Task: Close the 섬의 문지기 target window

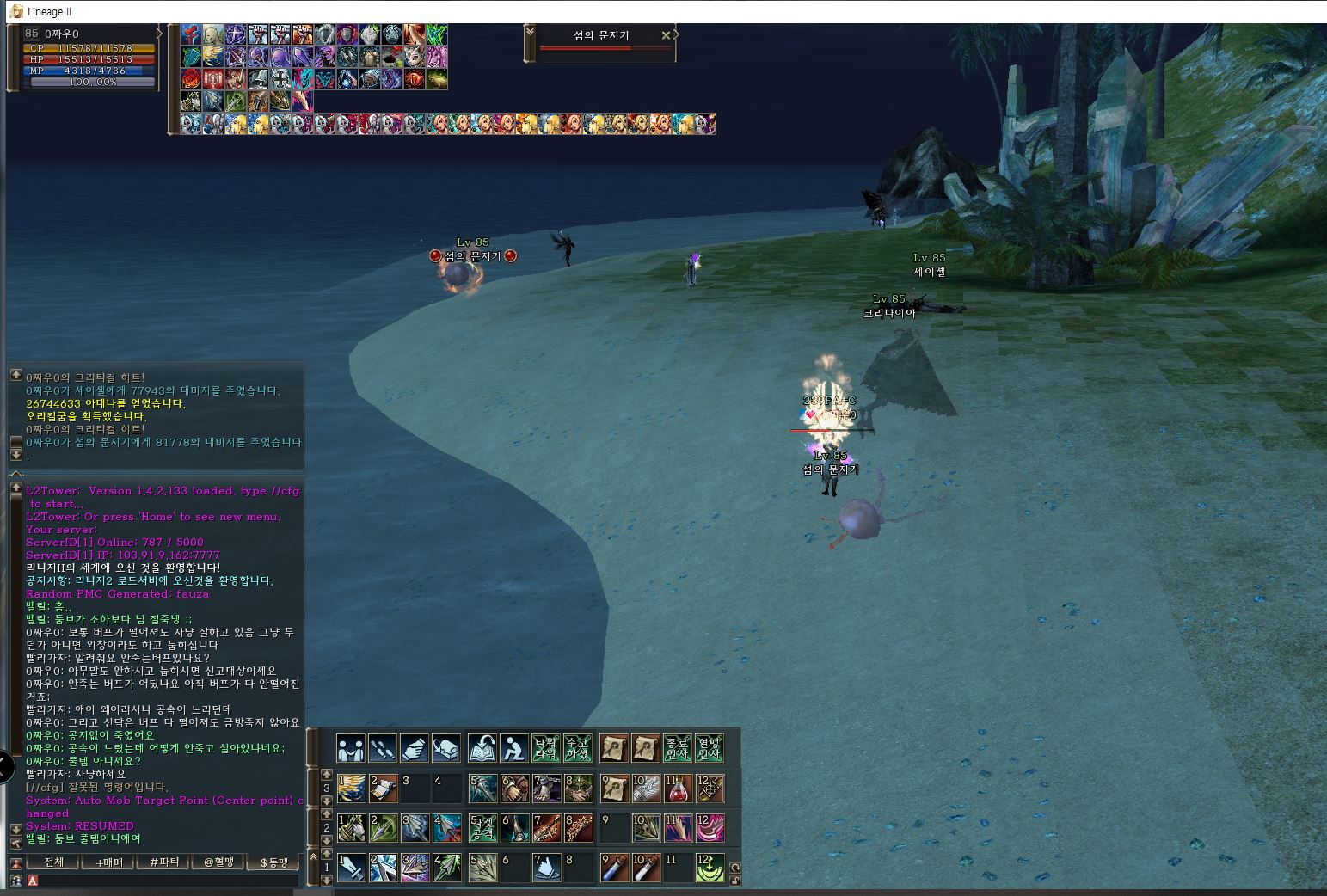Action: (665, 35)
